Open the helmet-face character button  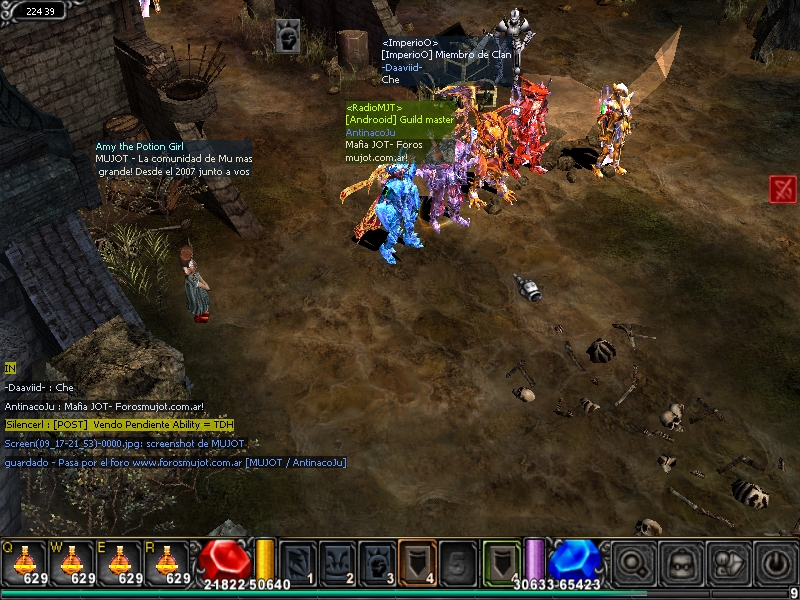point(681,562)
